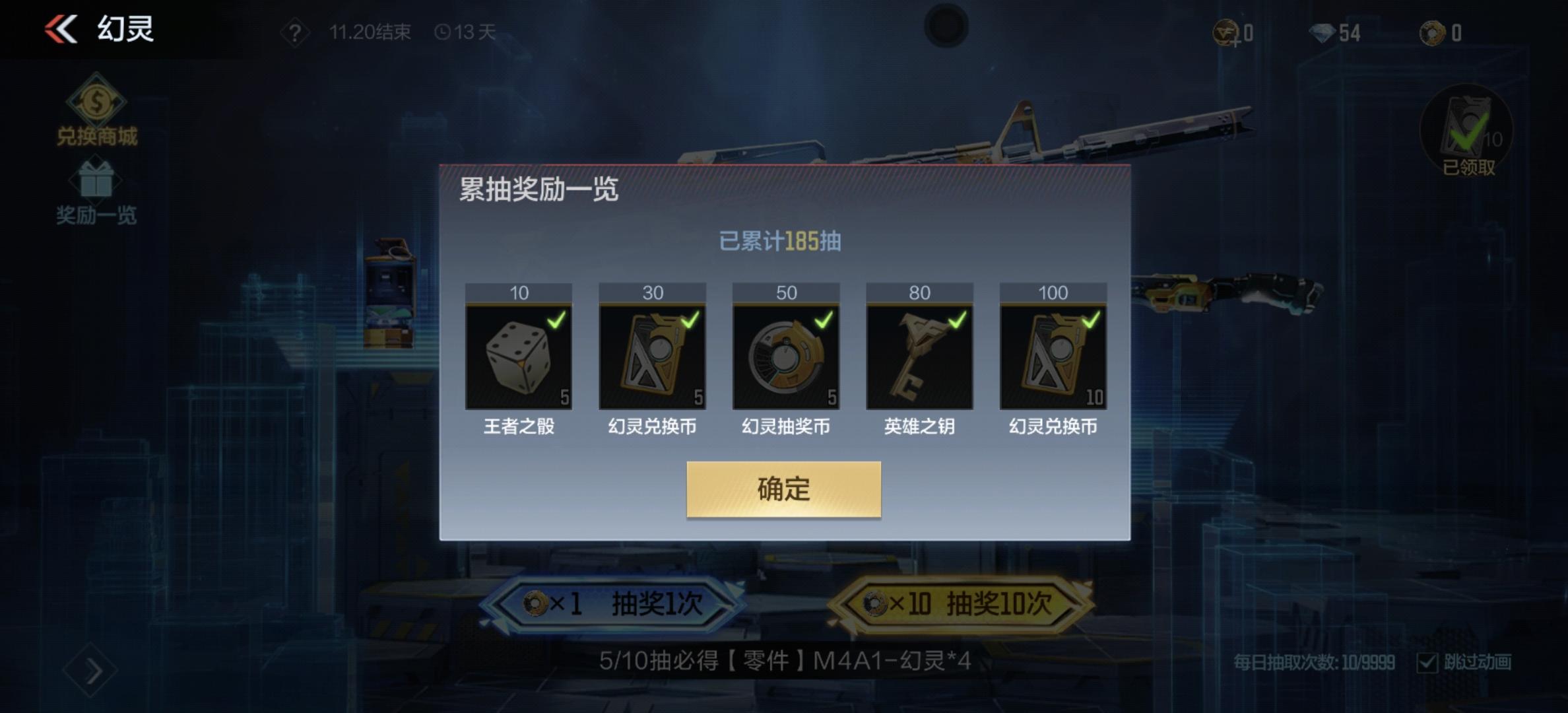Click the CF points currency icon showing 0
This screenshot has height=713, width=1568.
[1229, 33]
